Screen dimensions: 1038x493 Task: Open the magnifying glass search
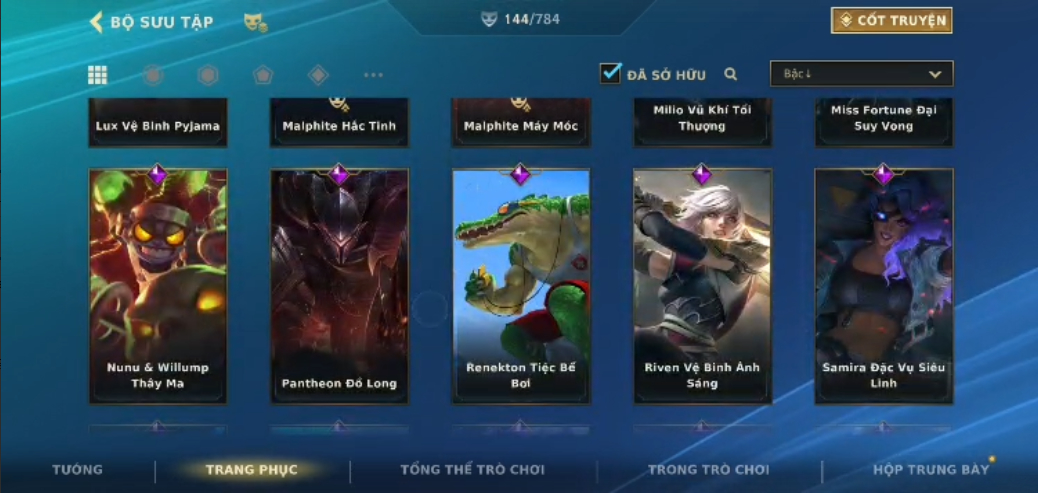click(x=731, y=74)
